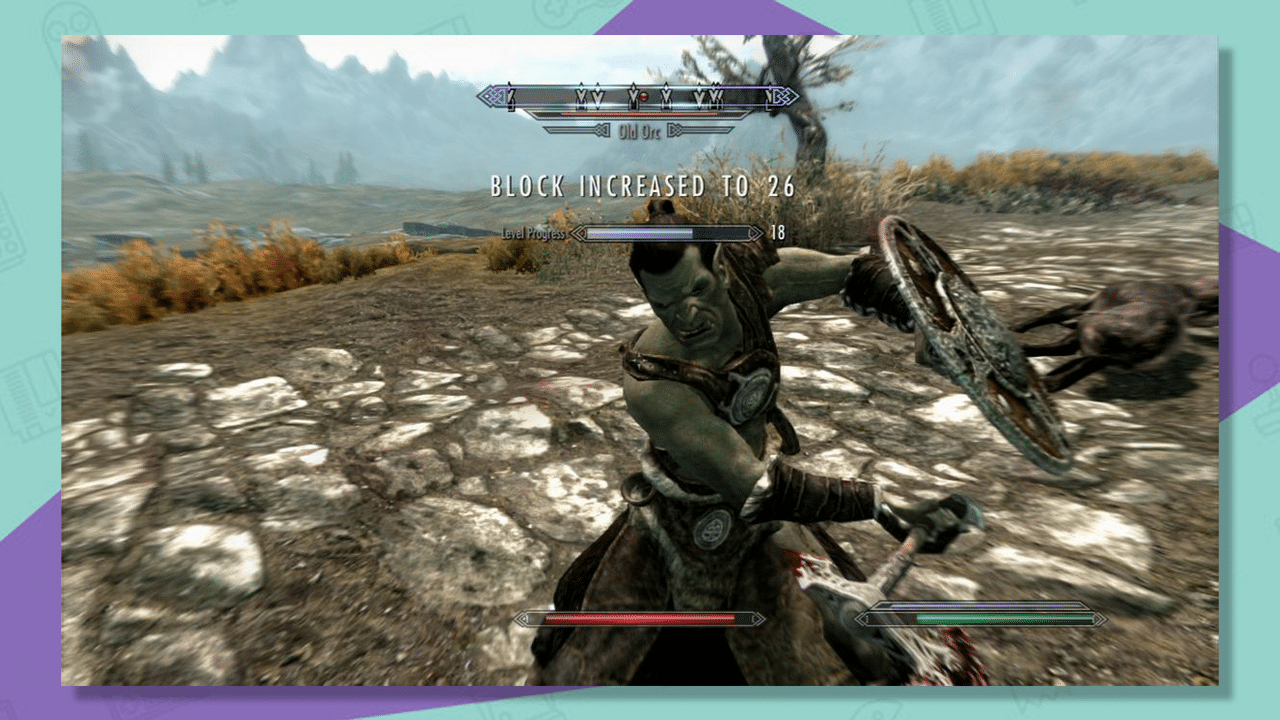1280x720 pixels.
Task: Click the Level Progress fill bar
Action: pos(640,233)
